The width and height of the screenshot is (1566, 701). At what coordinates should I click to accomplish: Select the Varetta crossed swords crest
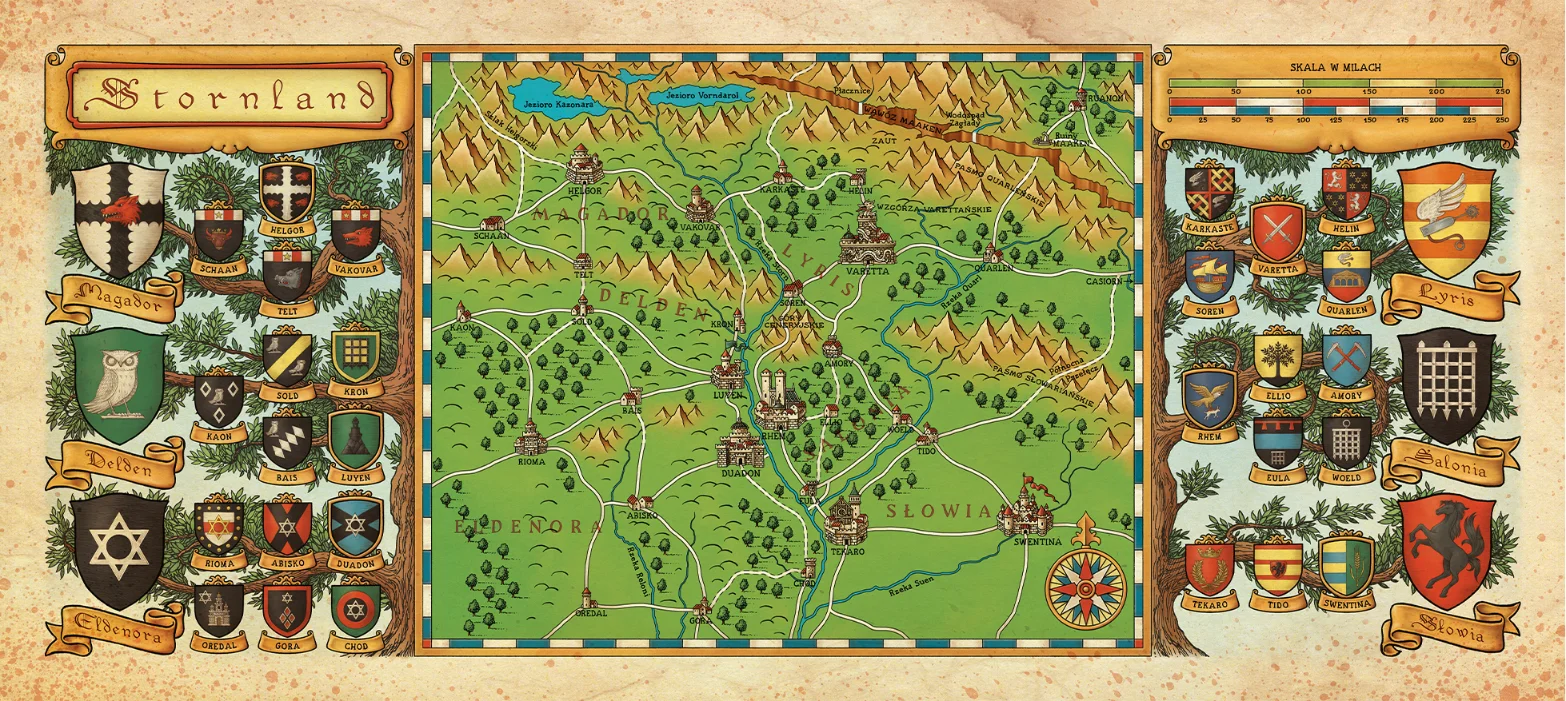(1277, 231)
